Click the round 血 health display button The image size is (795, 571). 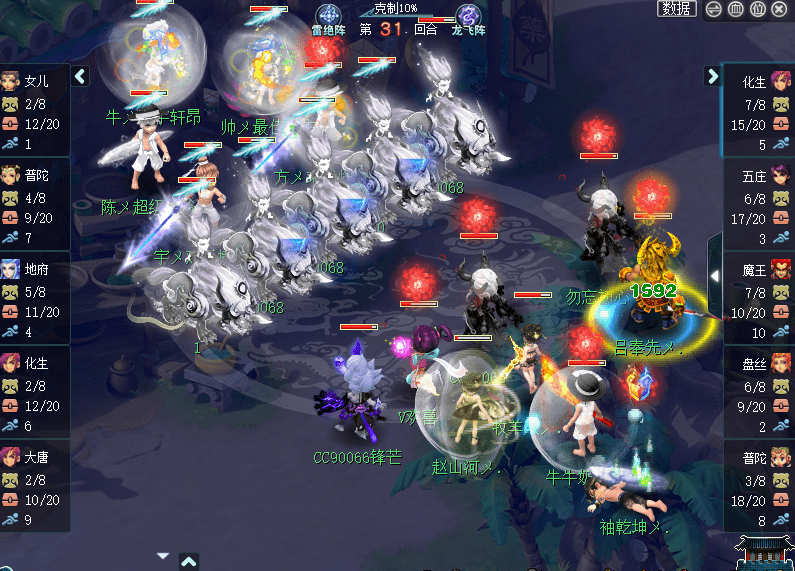736,9
